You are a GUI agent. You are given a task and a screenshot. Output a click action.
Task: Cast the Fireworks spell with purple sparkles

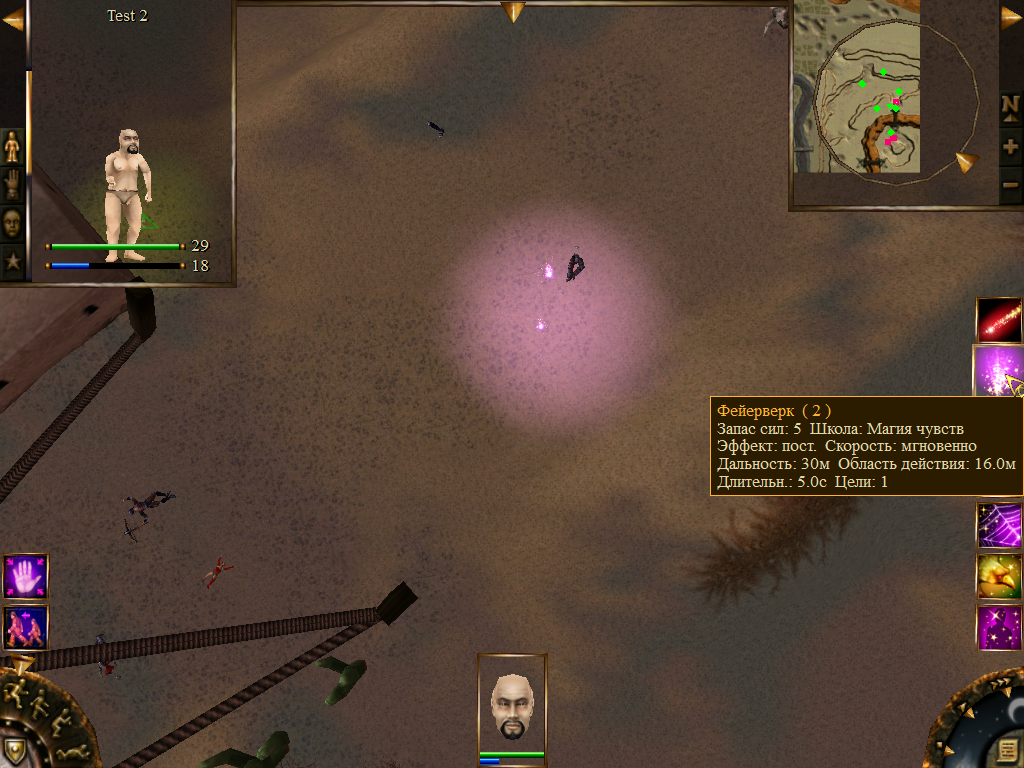[x=997, y=370]
